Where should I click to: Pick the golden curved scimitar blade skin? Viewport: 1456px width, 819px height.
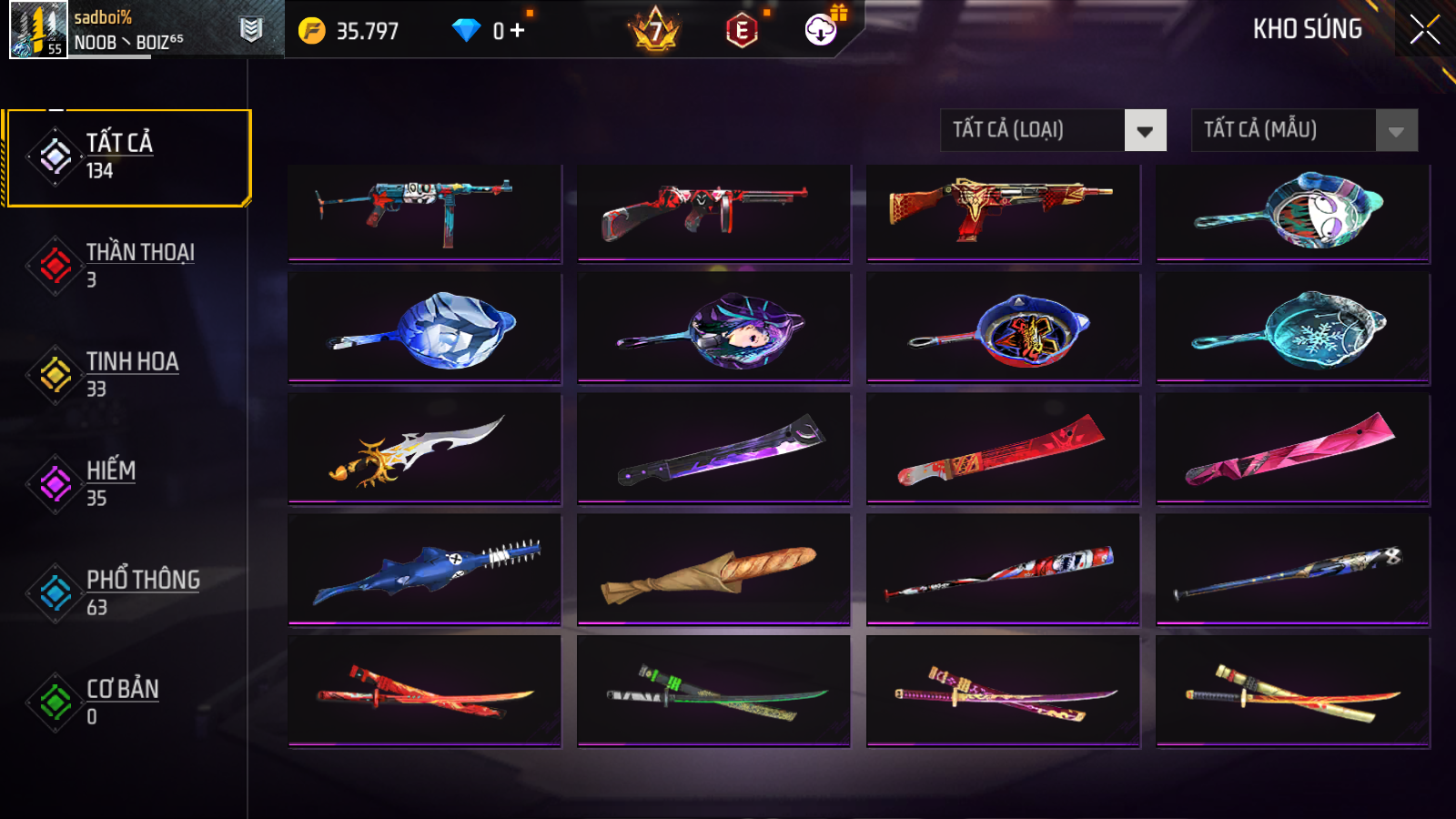tap(424, 448)
